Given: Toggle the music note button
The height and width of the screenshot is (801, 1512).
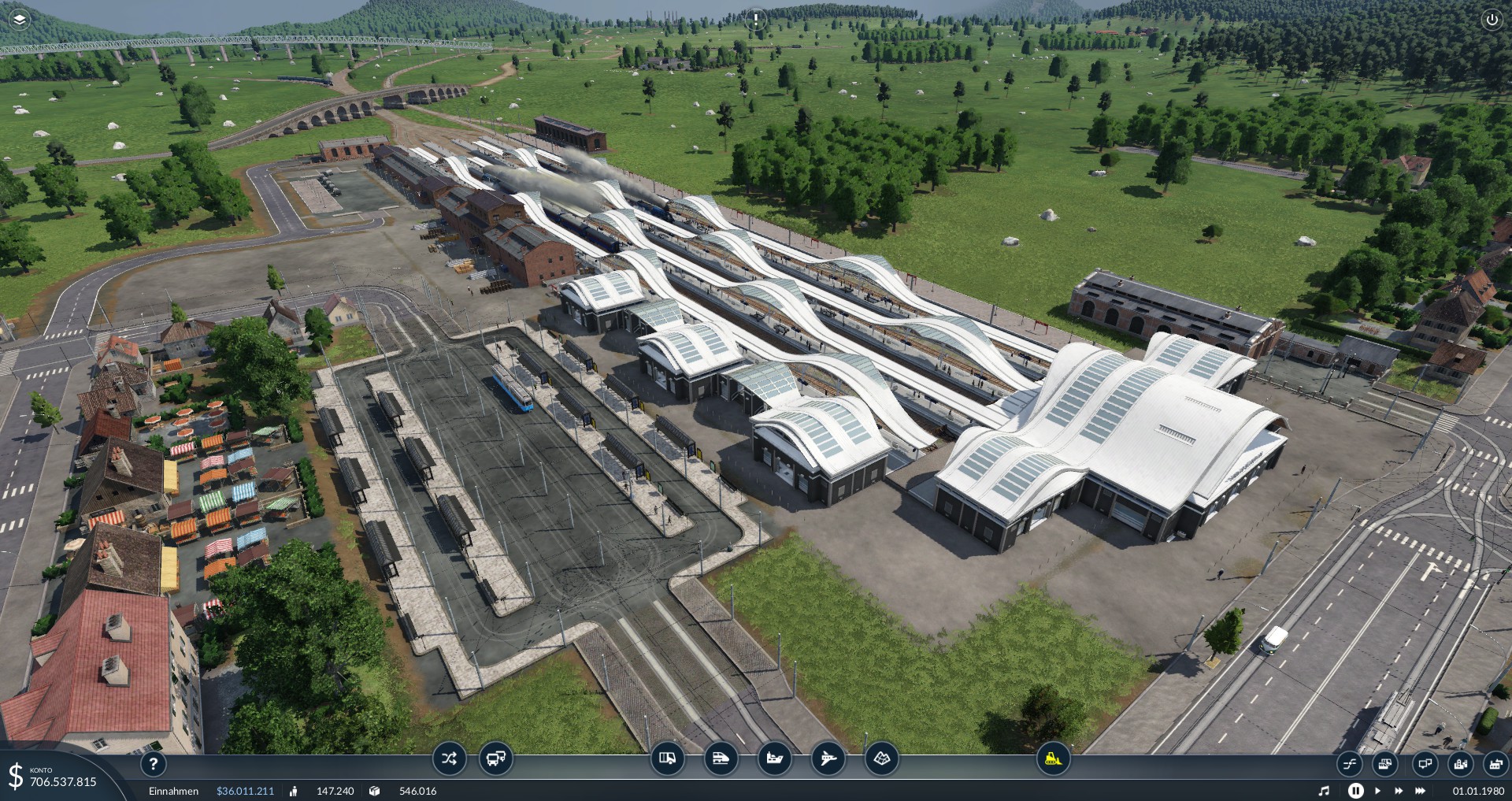Looking at the screenshot, I should (x=1324, y=791).
